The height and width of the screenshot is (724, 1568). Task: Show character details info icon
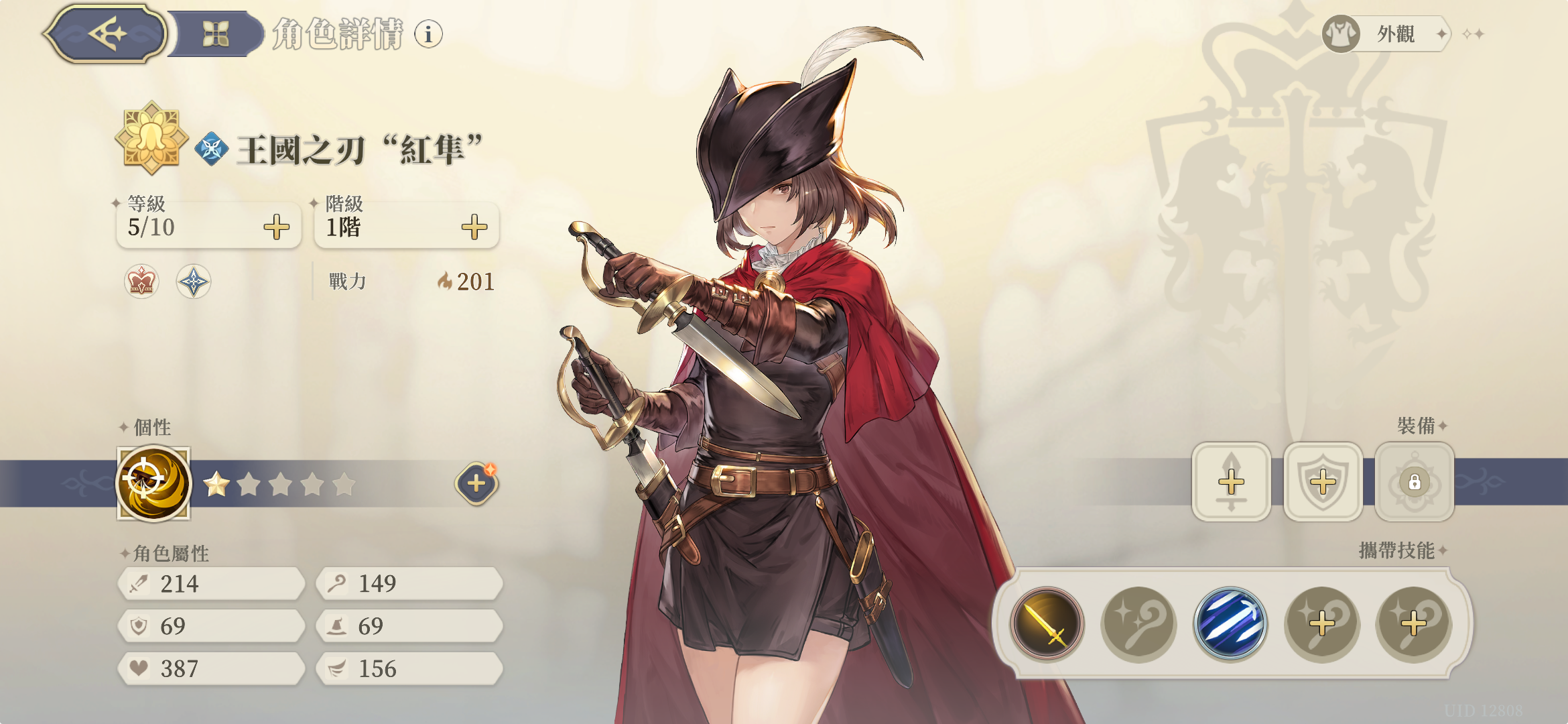click(428, 34)
